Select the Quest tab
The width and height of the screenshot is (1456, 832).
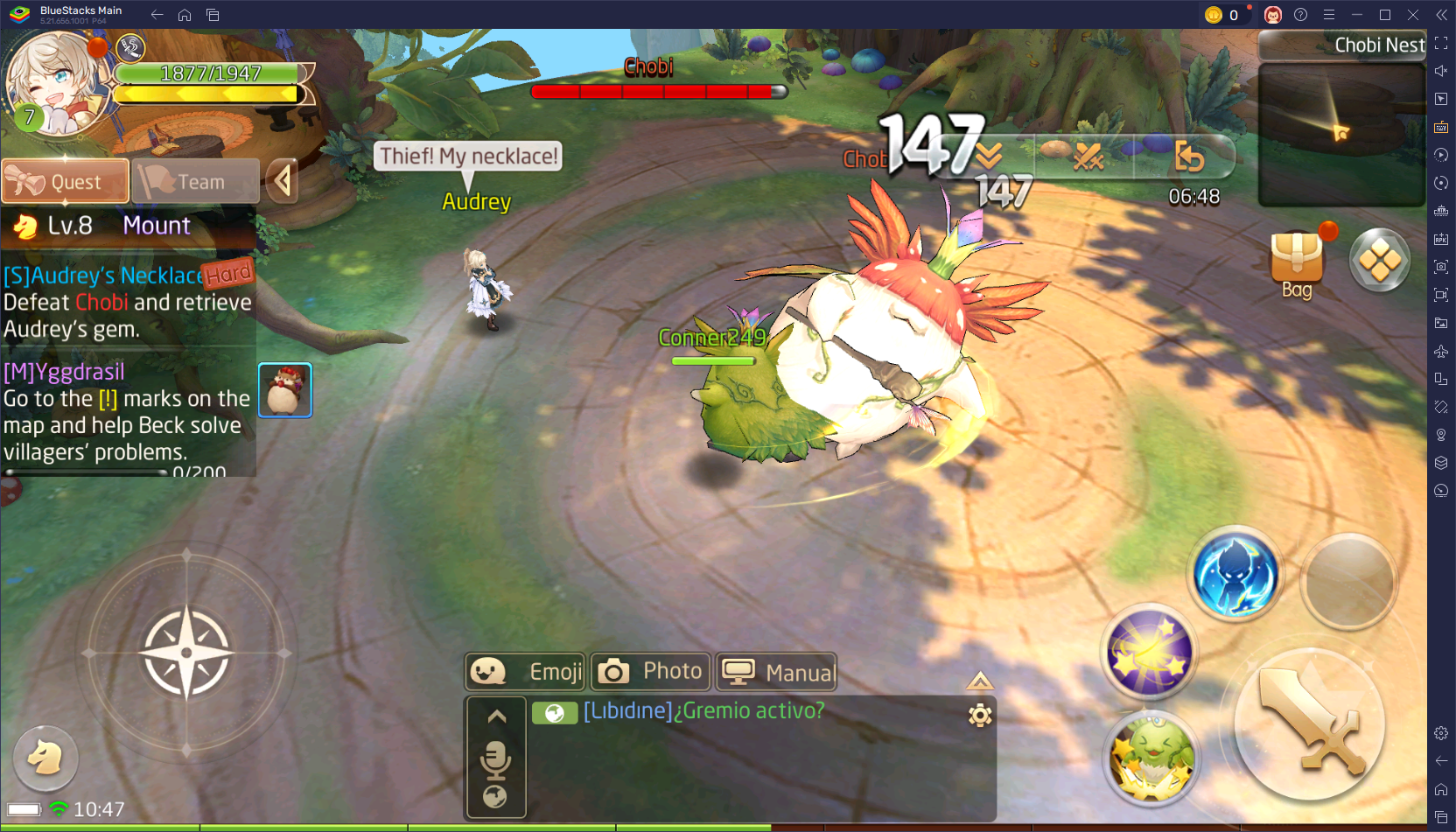[65, 181]
